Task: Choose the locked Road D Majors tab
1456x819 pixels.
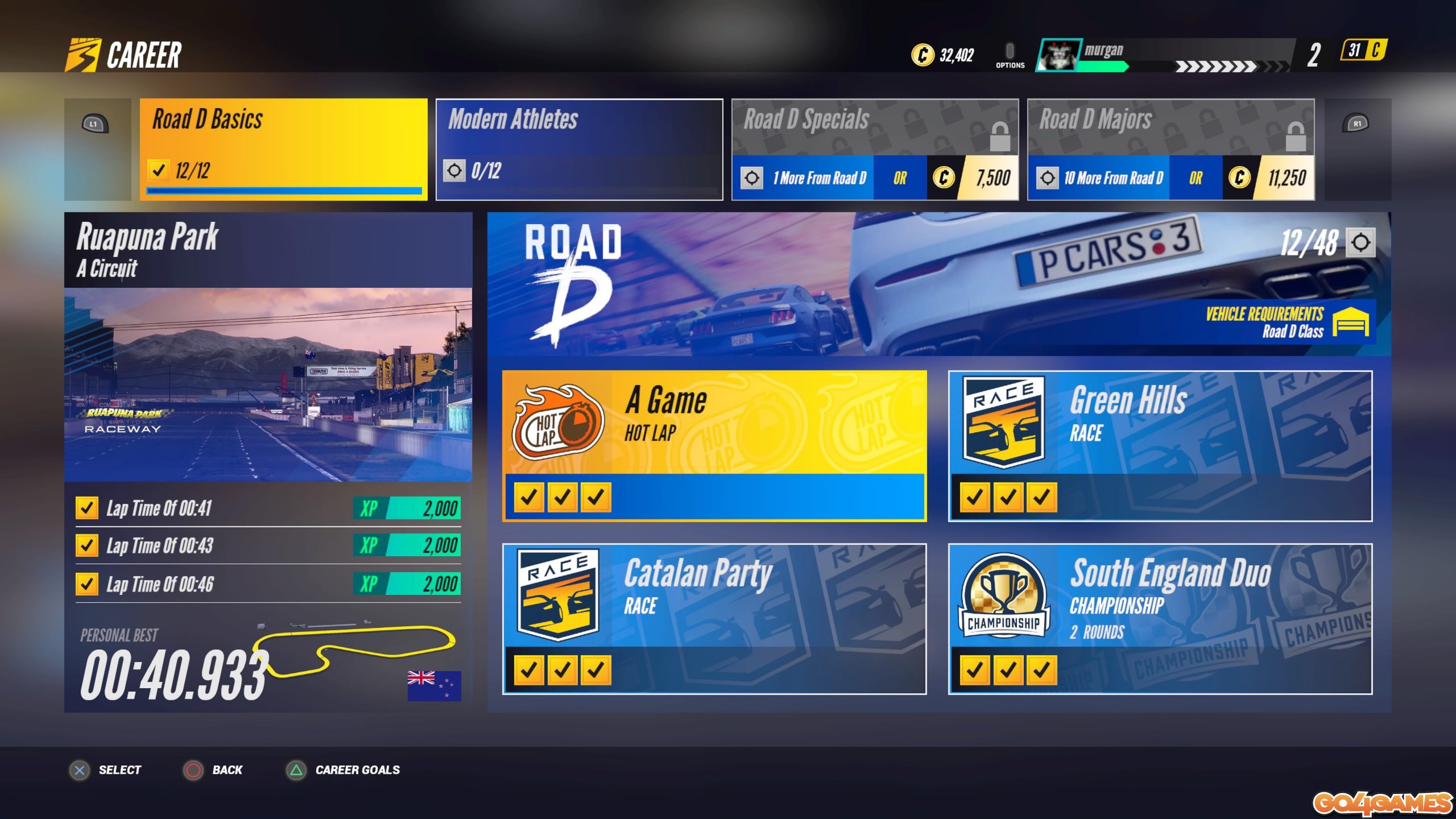Action: (1170, 127)
